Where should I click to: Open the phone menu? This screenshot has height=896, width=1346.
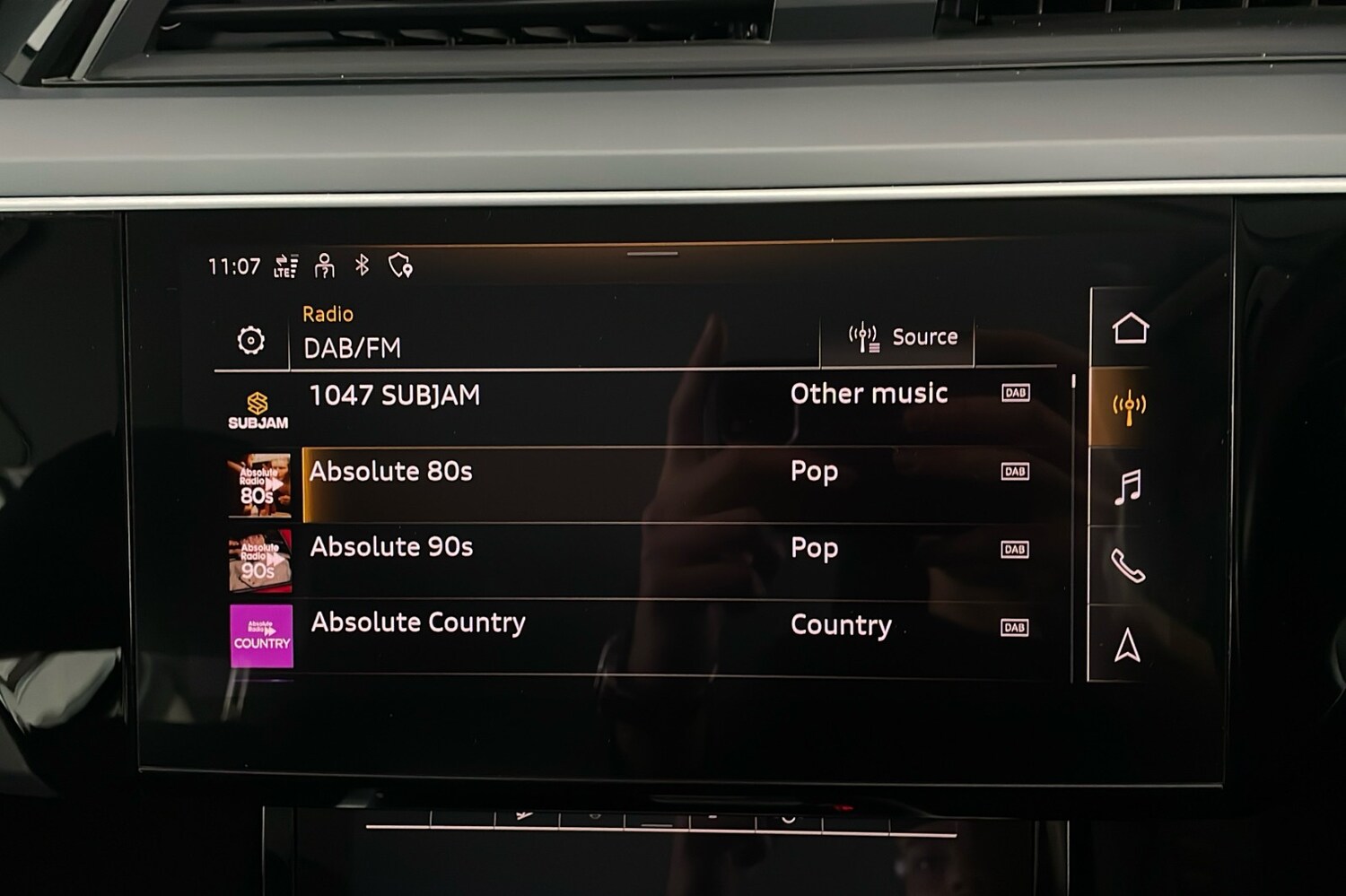pos(1128,566)
